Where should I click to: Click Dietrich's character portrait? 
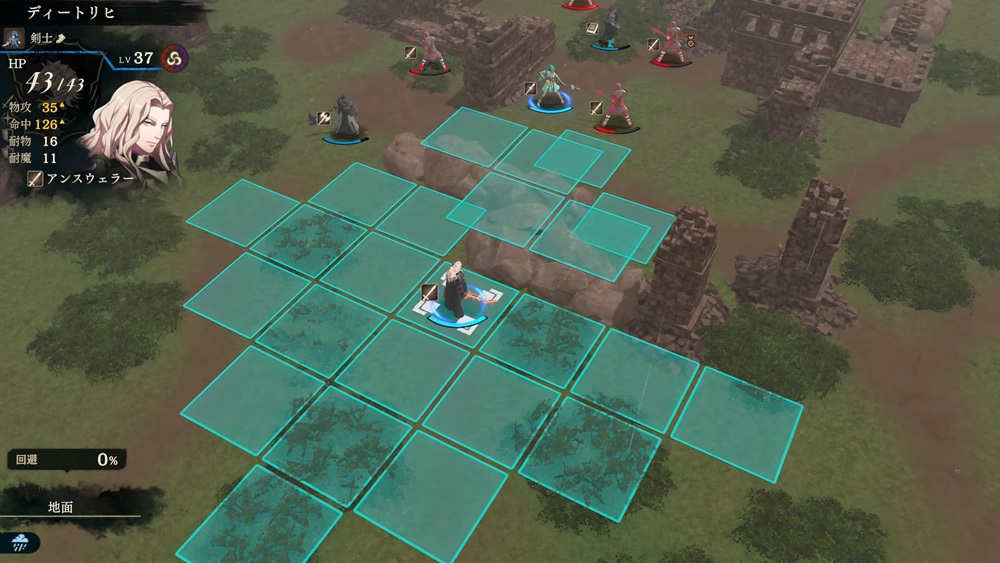(128, 128)
